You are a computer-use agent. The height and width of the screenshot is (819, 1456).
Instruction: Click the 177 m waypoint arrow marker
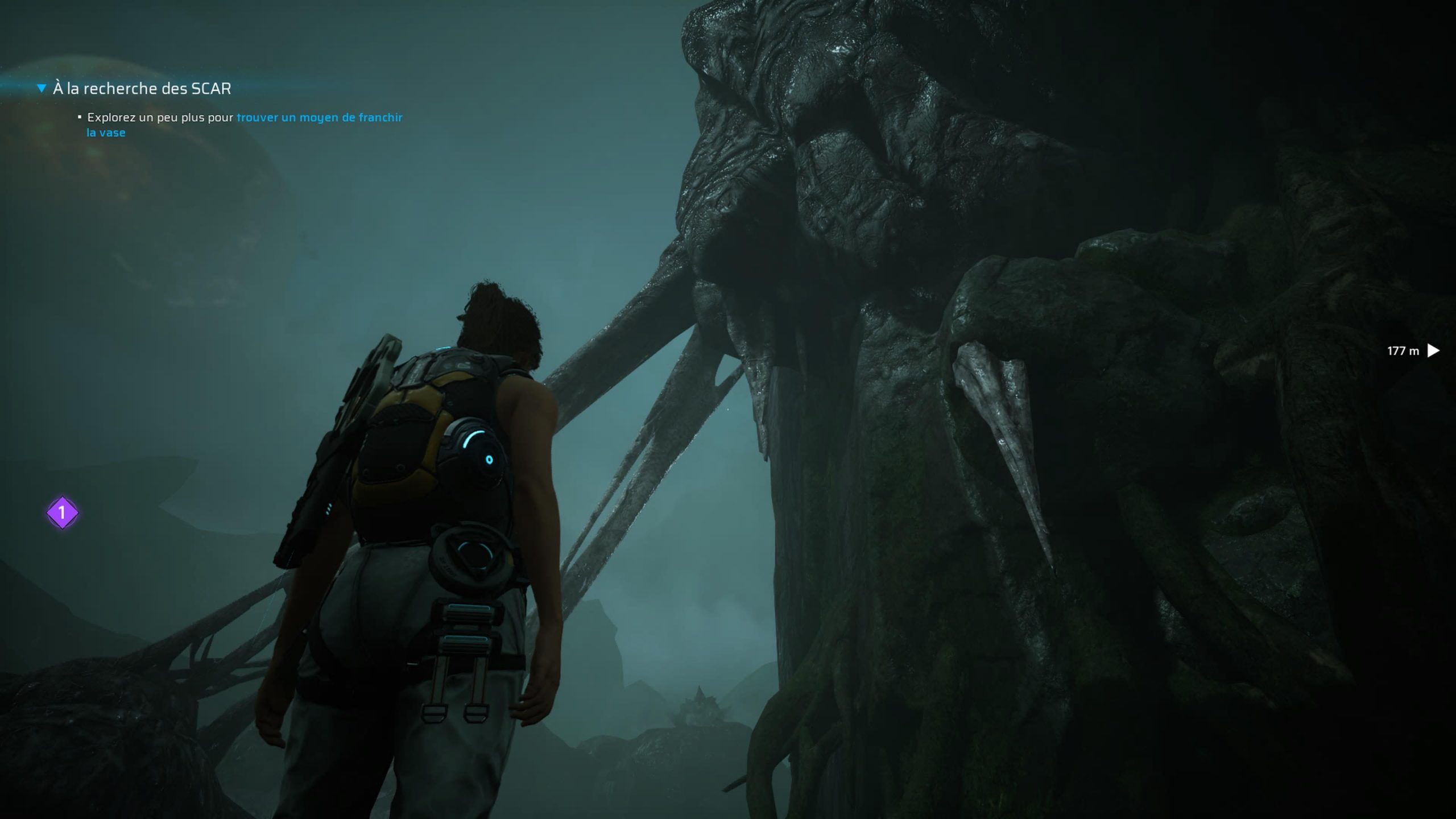(x=1433, y=350)
